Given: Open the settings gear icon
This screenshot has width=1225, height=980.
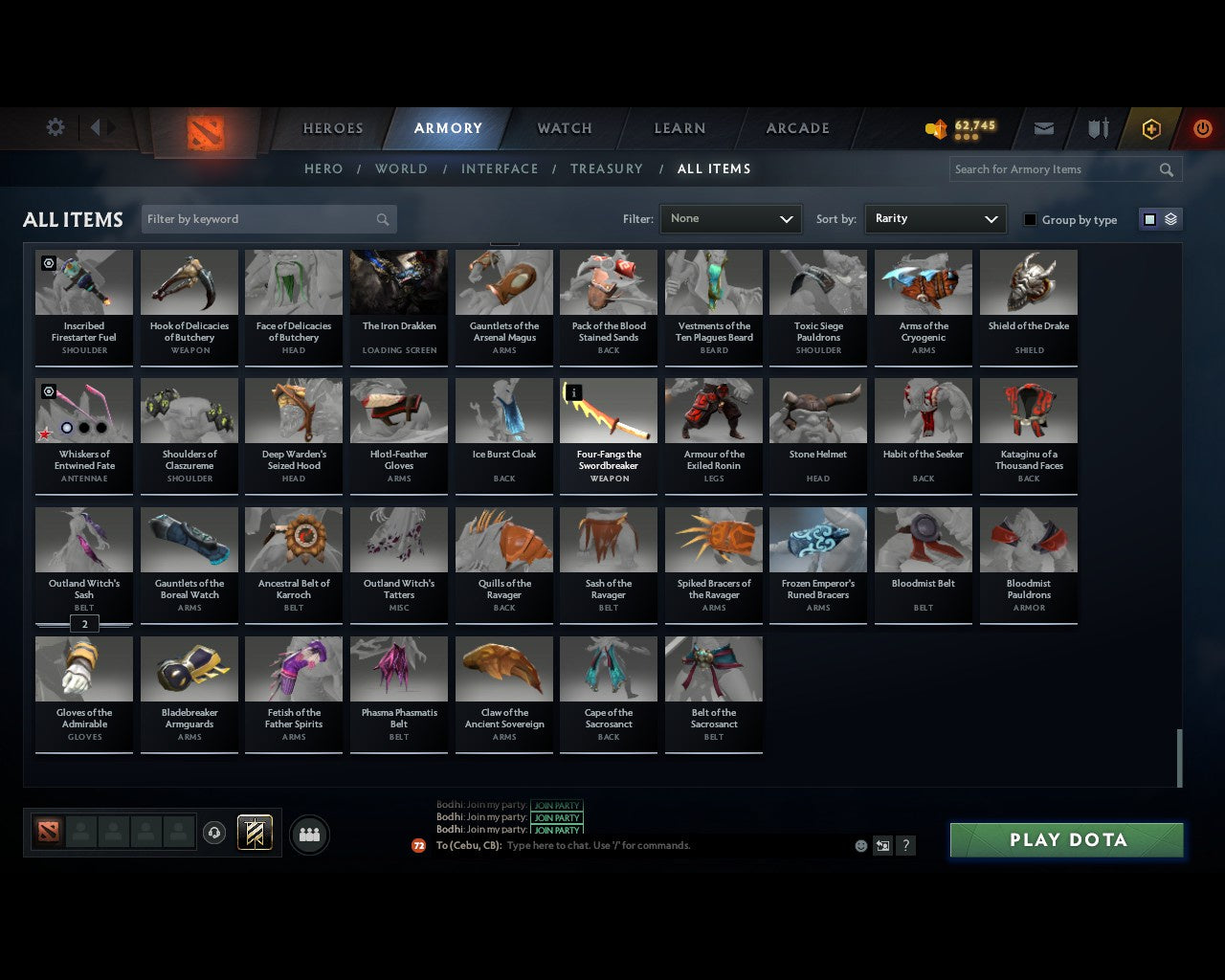Looking at the screenshot, I should tap(55, 126).
